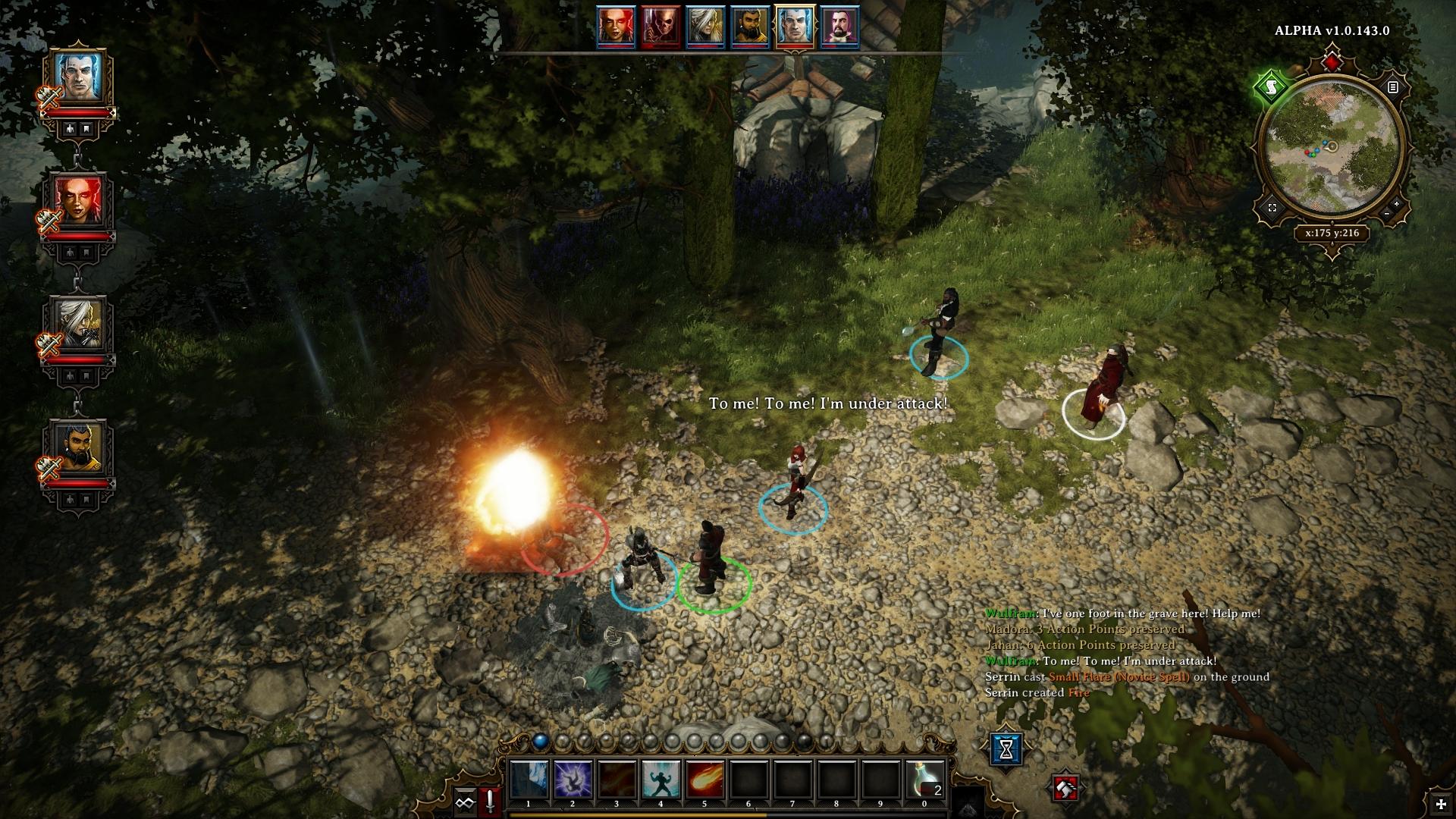Screen dimensions: 1456x819
Task: Click the red flee combat button
Action: point(1065,789)
